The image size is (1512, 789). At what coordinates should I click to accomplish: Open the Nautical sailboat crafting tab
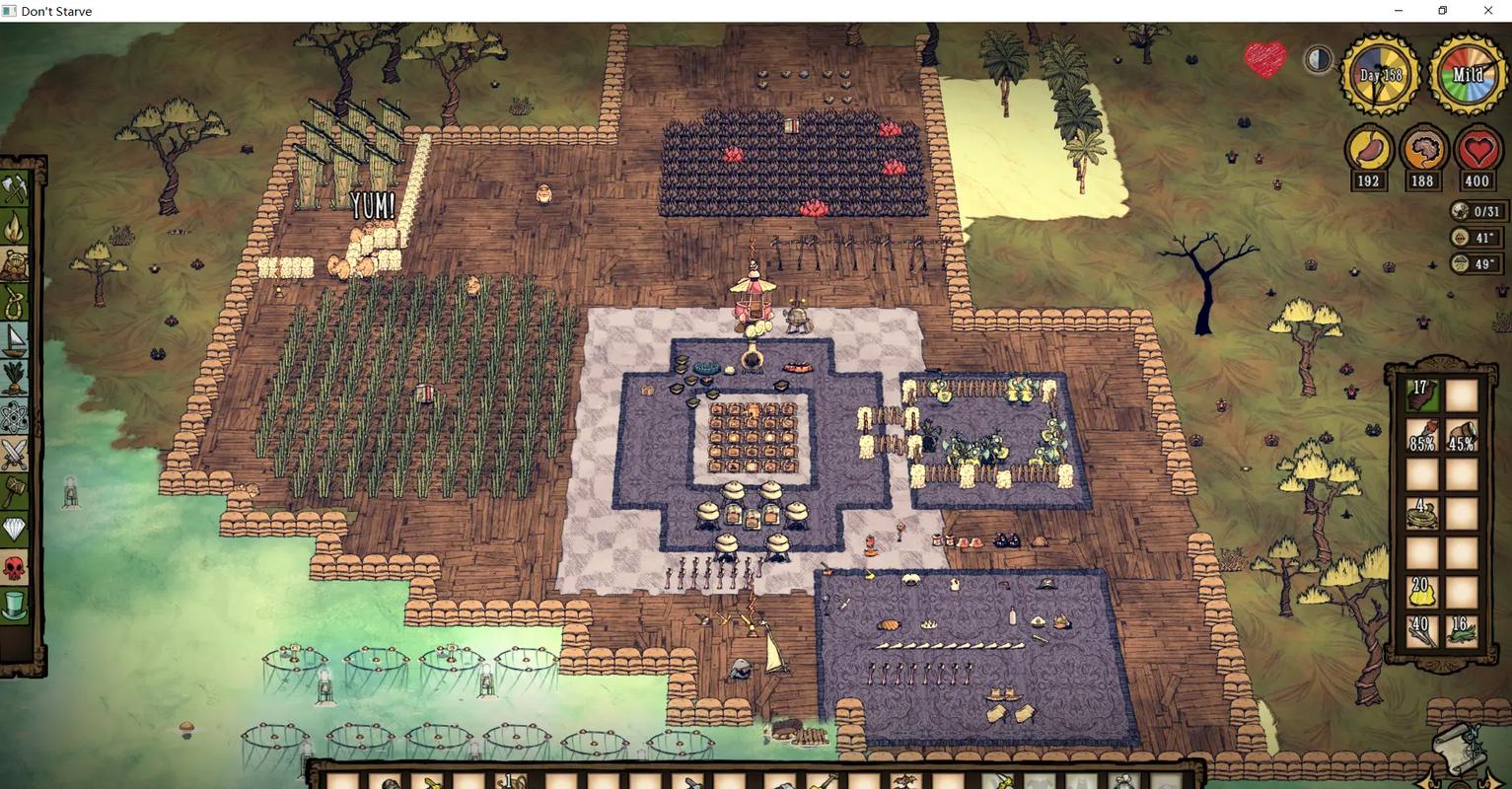15,340
